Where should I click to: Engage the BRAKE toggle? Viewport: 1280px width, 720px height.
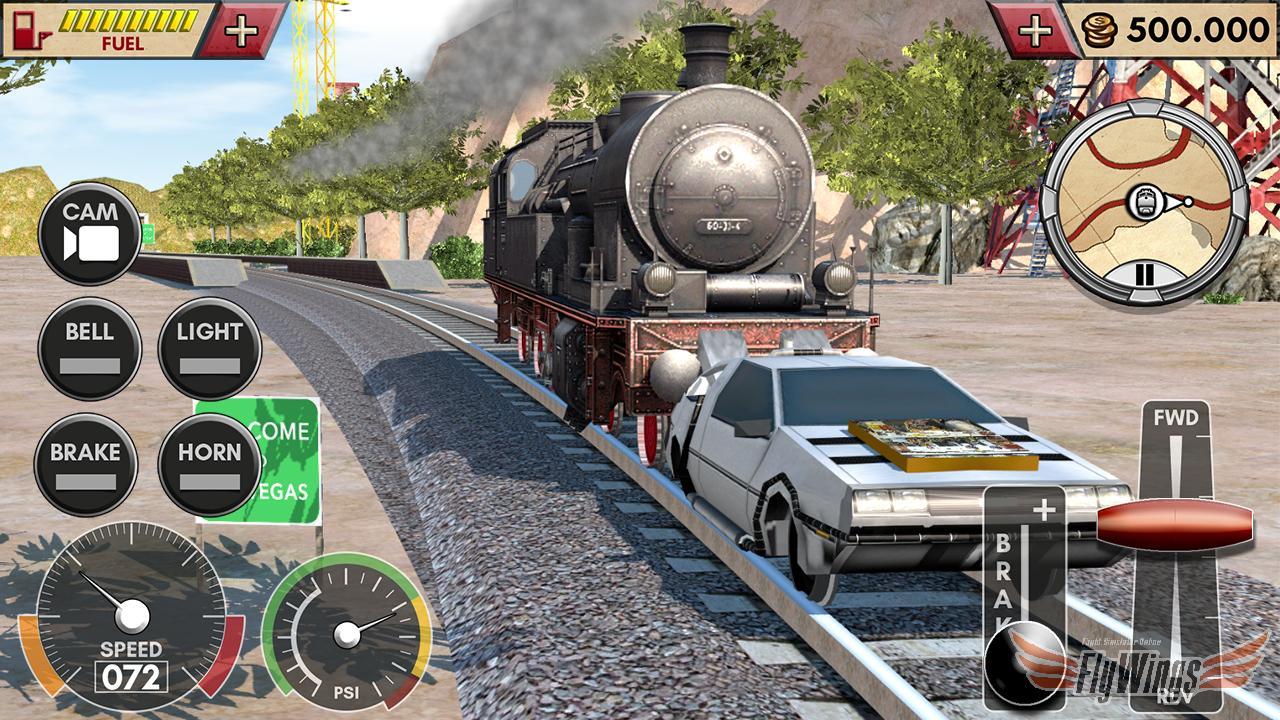point(90,463)
